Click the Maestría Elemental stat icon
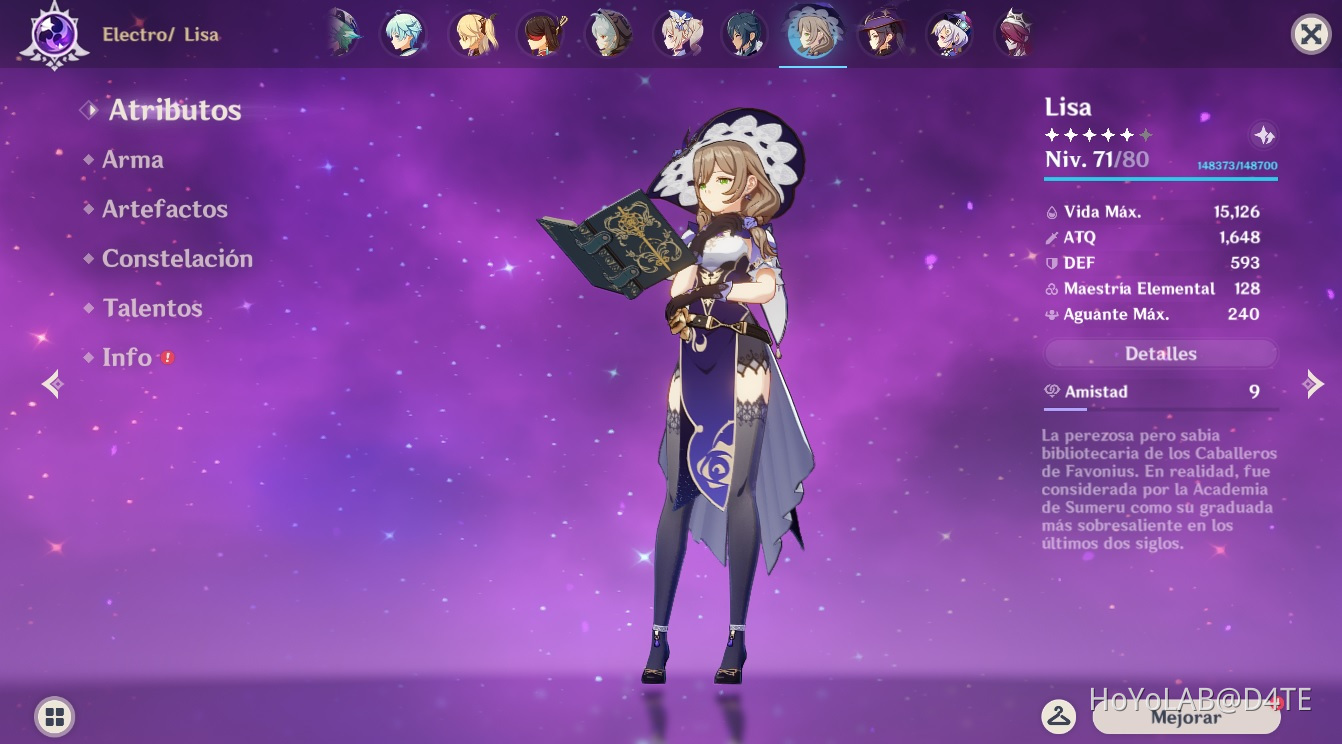 (x=1053, y=289)
